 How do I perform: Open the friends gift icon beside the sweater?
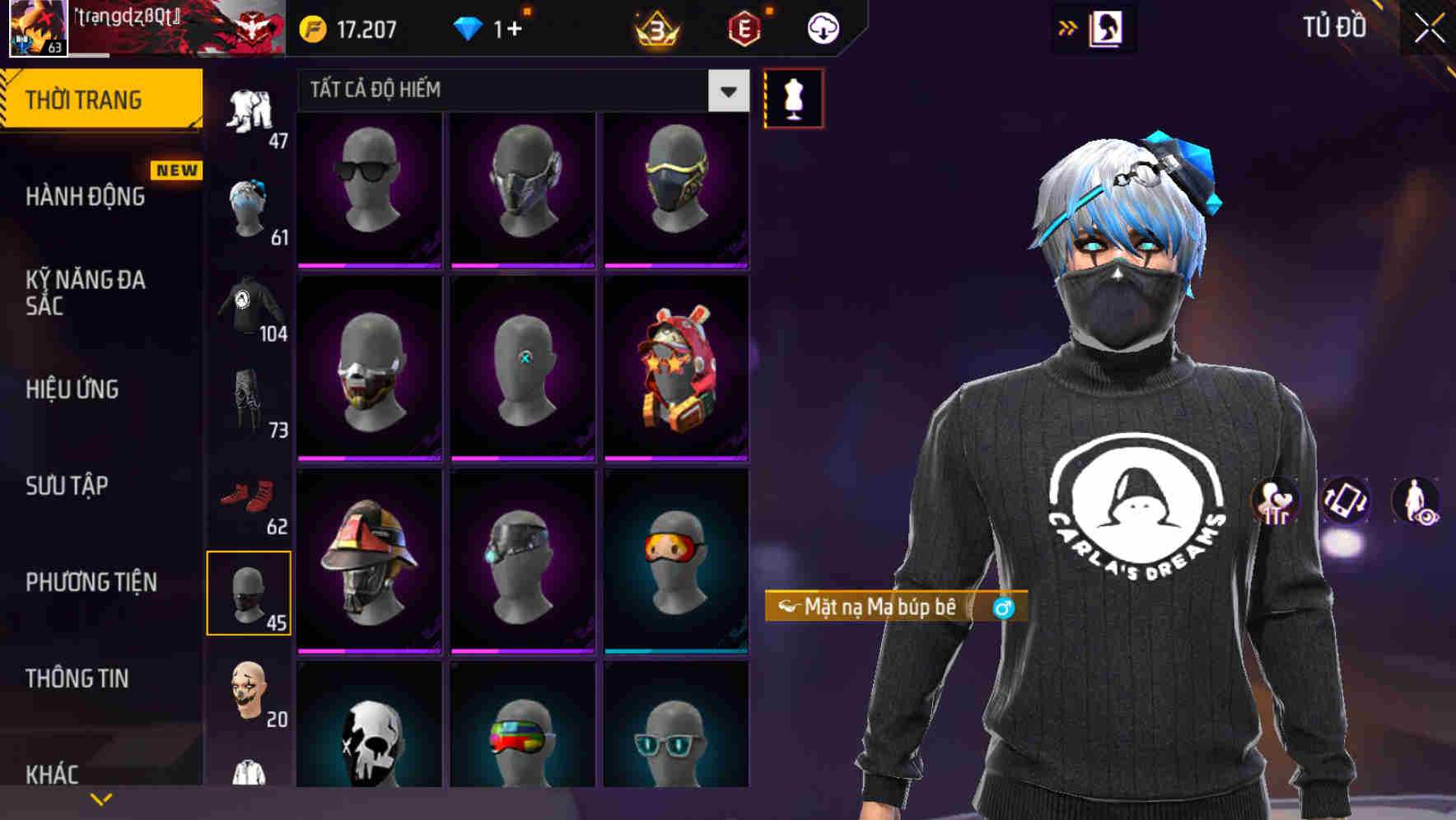point(1274,502)
